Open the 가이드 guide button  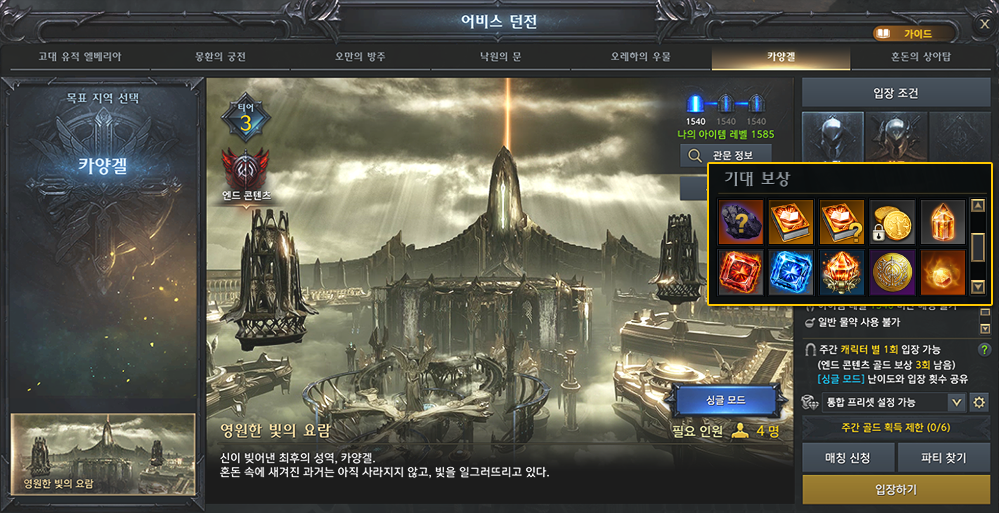pos(909,33)
